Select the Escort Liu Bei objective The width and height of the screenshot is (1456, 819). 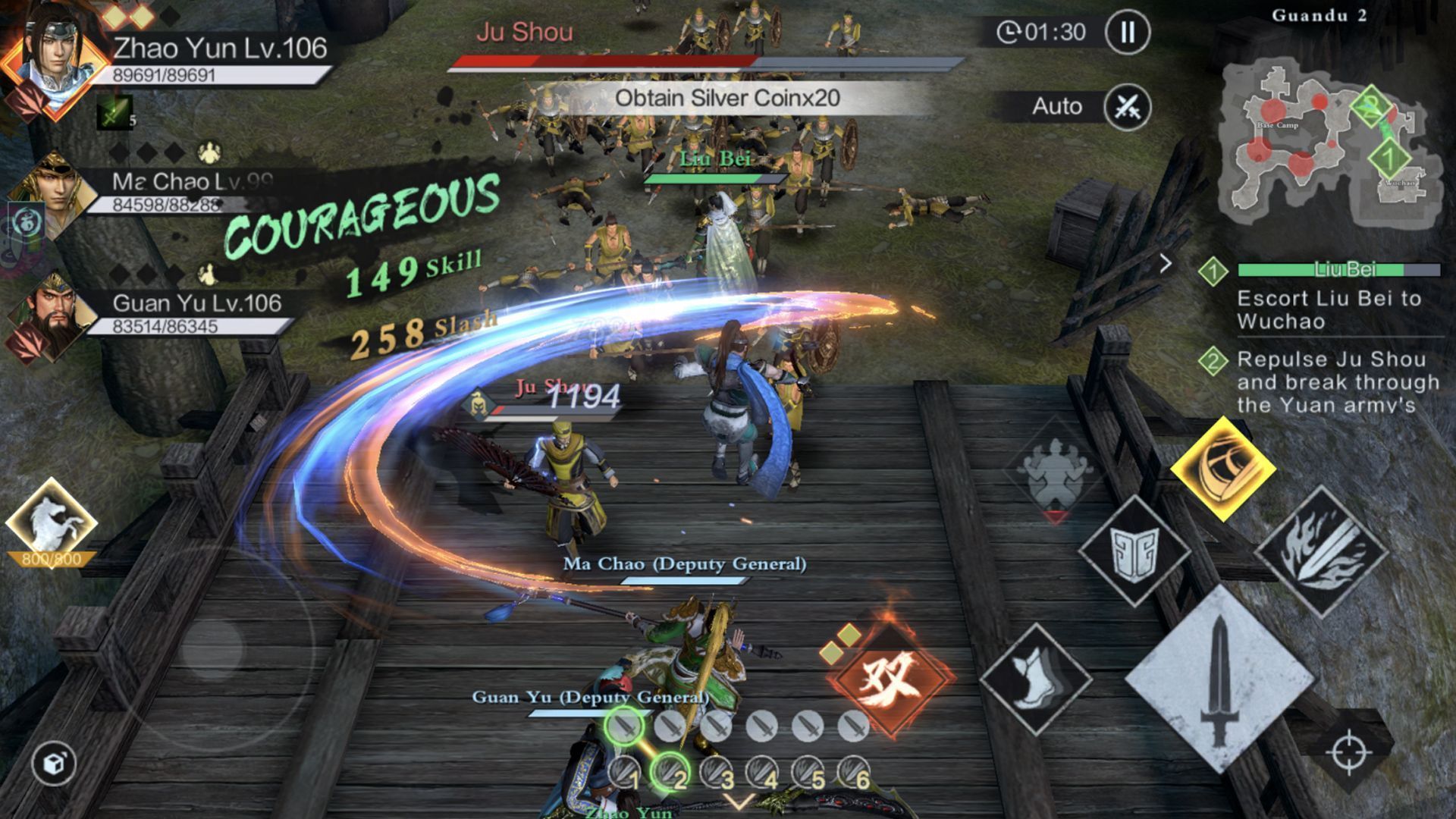pyautogui.click(x=1327, y=309)
